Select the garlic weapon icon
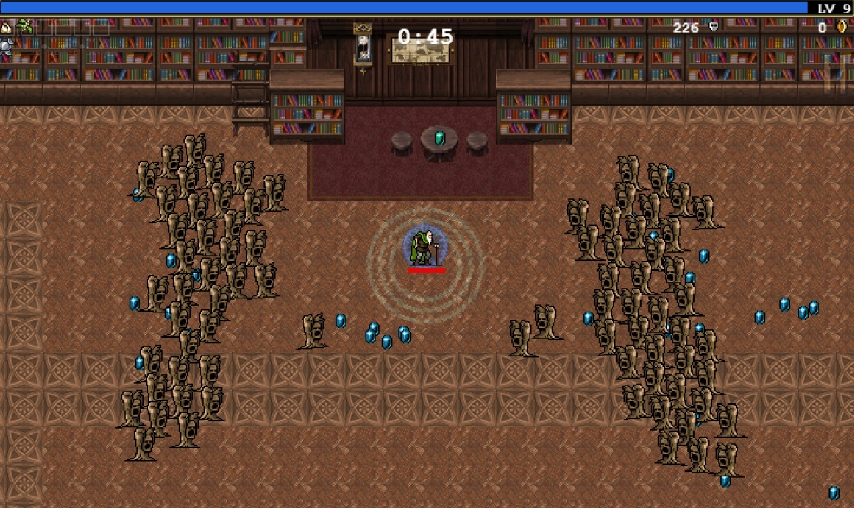Image resolution: width=854 pixels, height=508 pixels. 6,27
